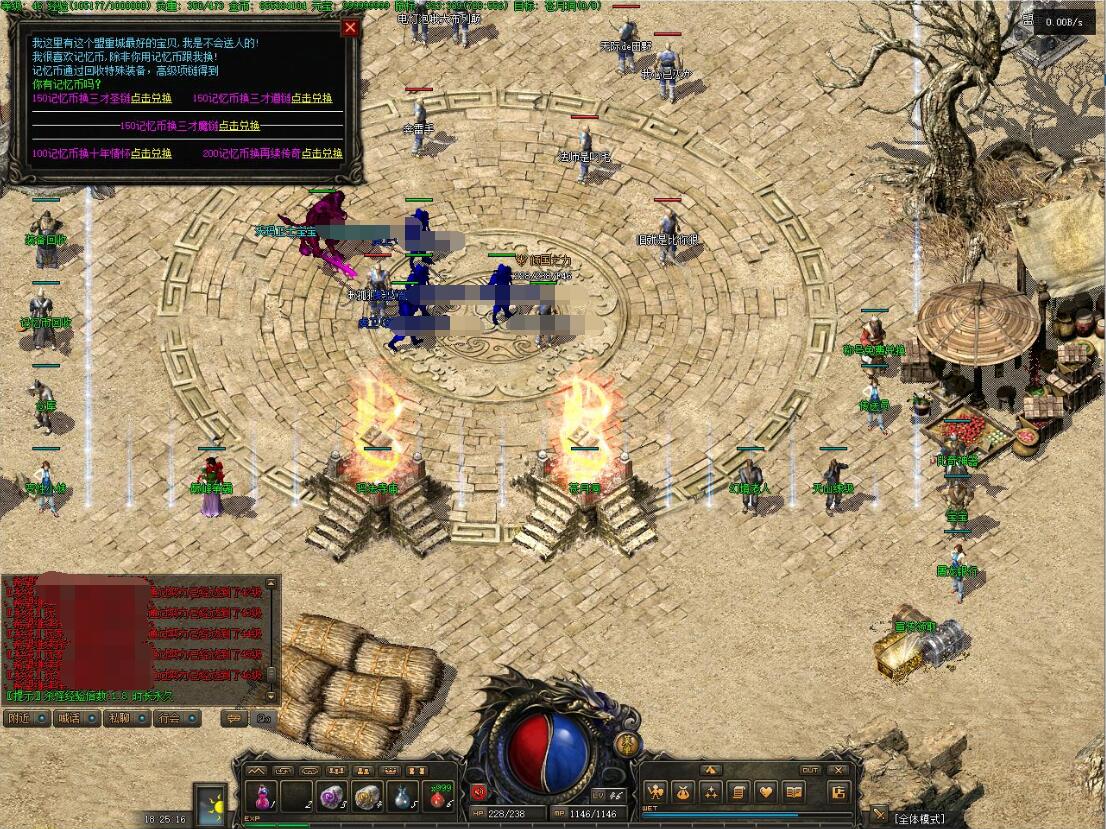Image resolution: width=1106 pixels, height=829 pixels.
Task: Open the character equipment icon
Action: coord(655,793)
